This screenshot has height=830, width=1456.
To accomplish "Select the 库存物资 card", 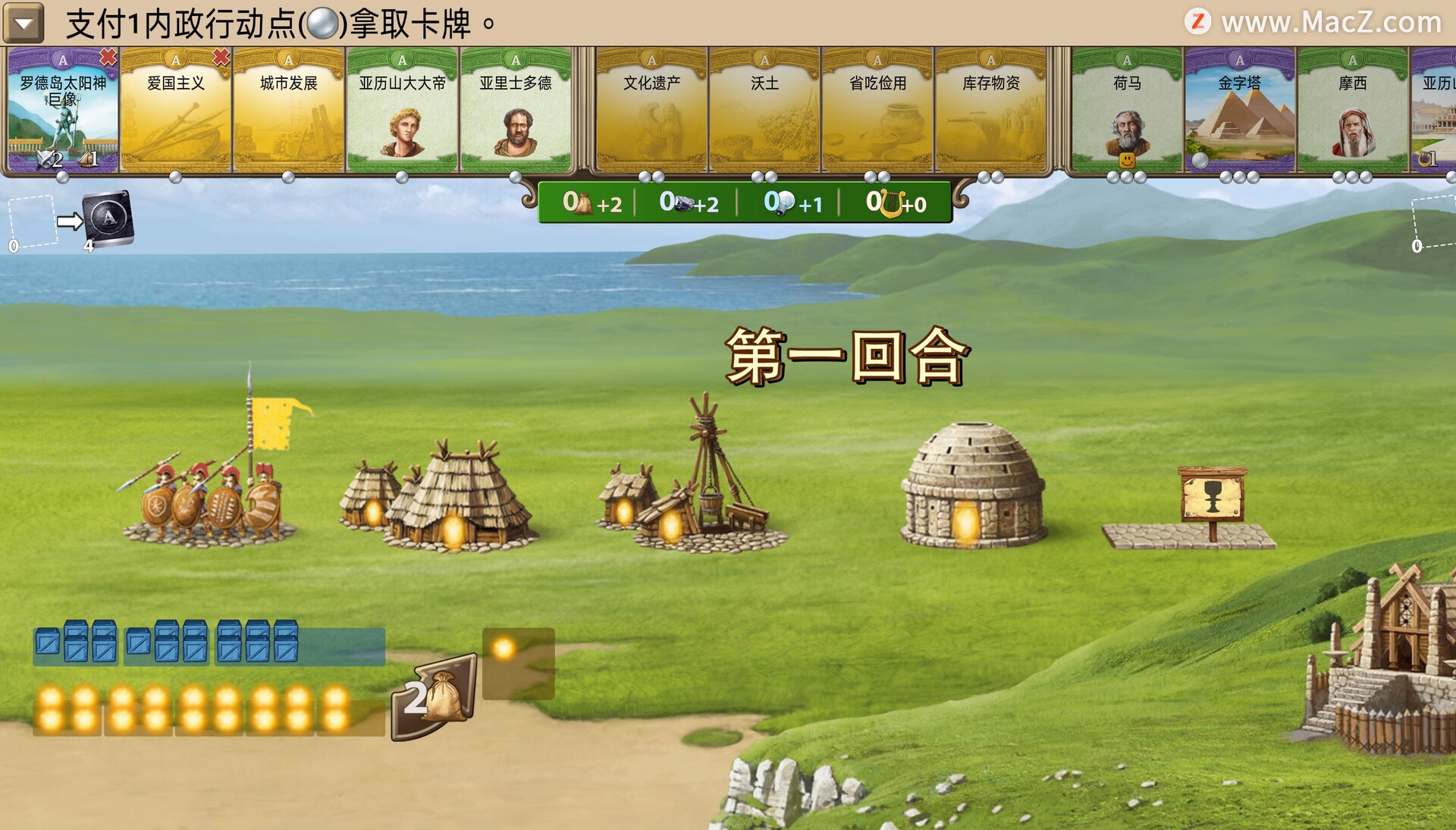I will [x=990, y=111].
